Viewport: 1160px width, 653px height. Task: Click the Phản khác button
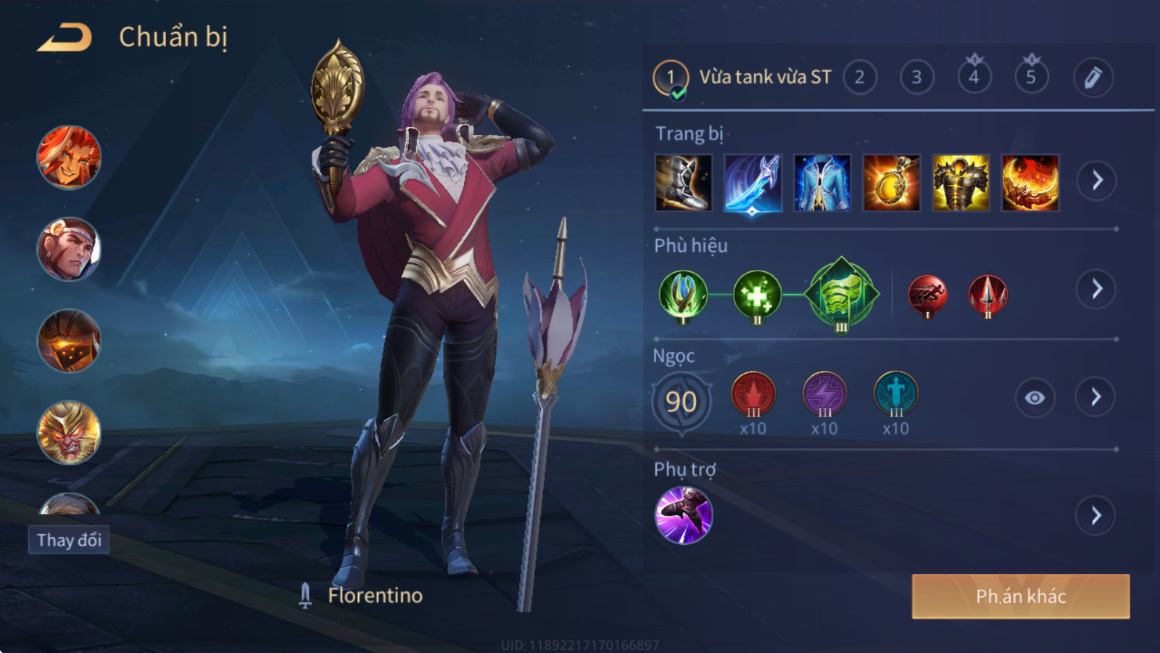click(1020, 596)
